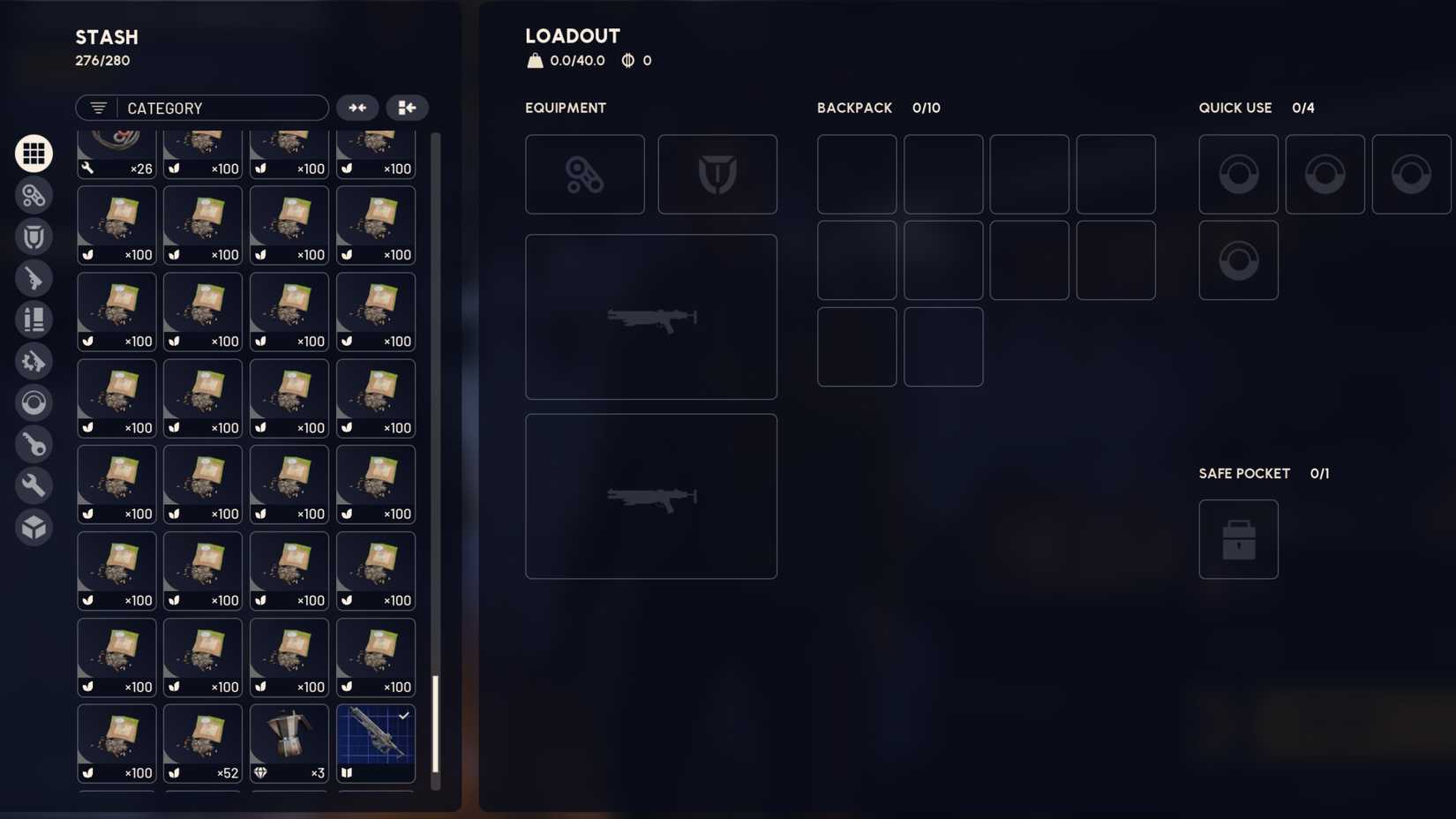1456x819 pixels.
Task: Select the moka pot item stack of 3
Action: click(289, 741)
